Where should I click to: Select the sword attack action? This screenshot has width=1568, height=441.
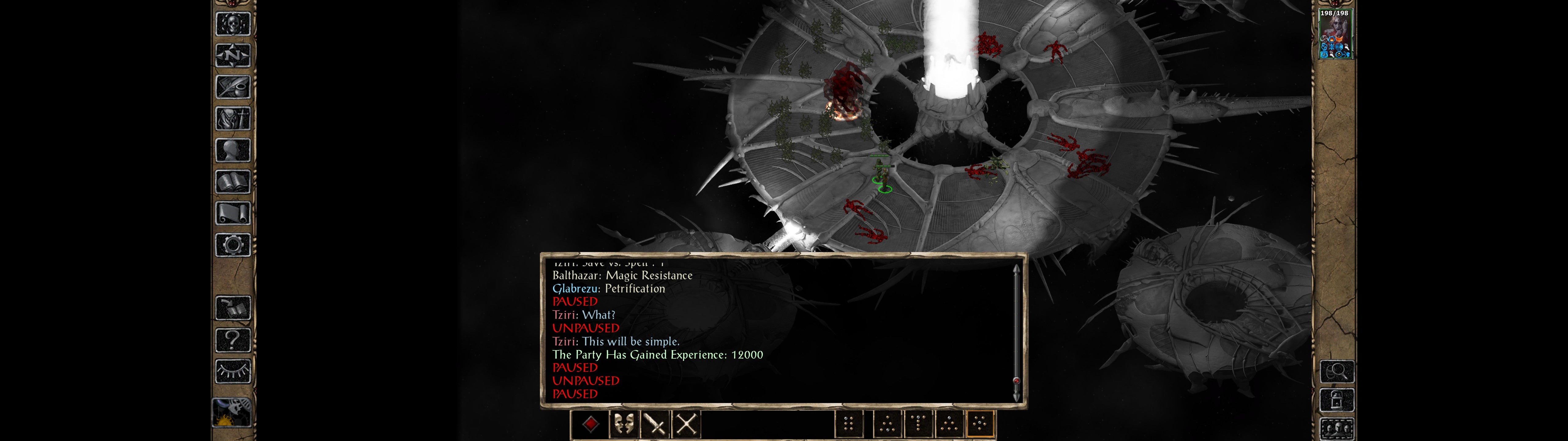655,424
